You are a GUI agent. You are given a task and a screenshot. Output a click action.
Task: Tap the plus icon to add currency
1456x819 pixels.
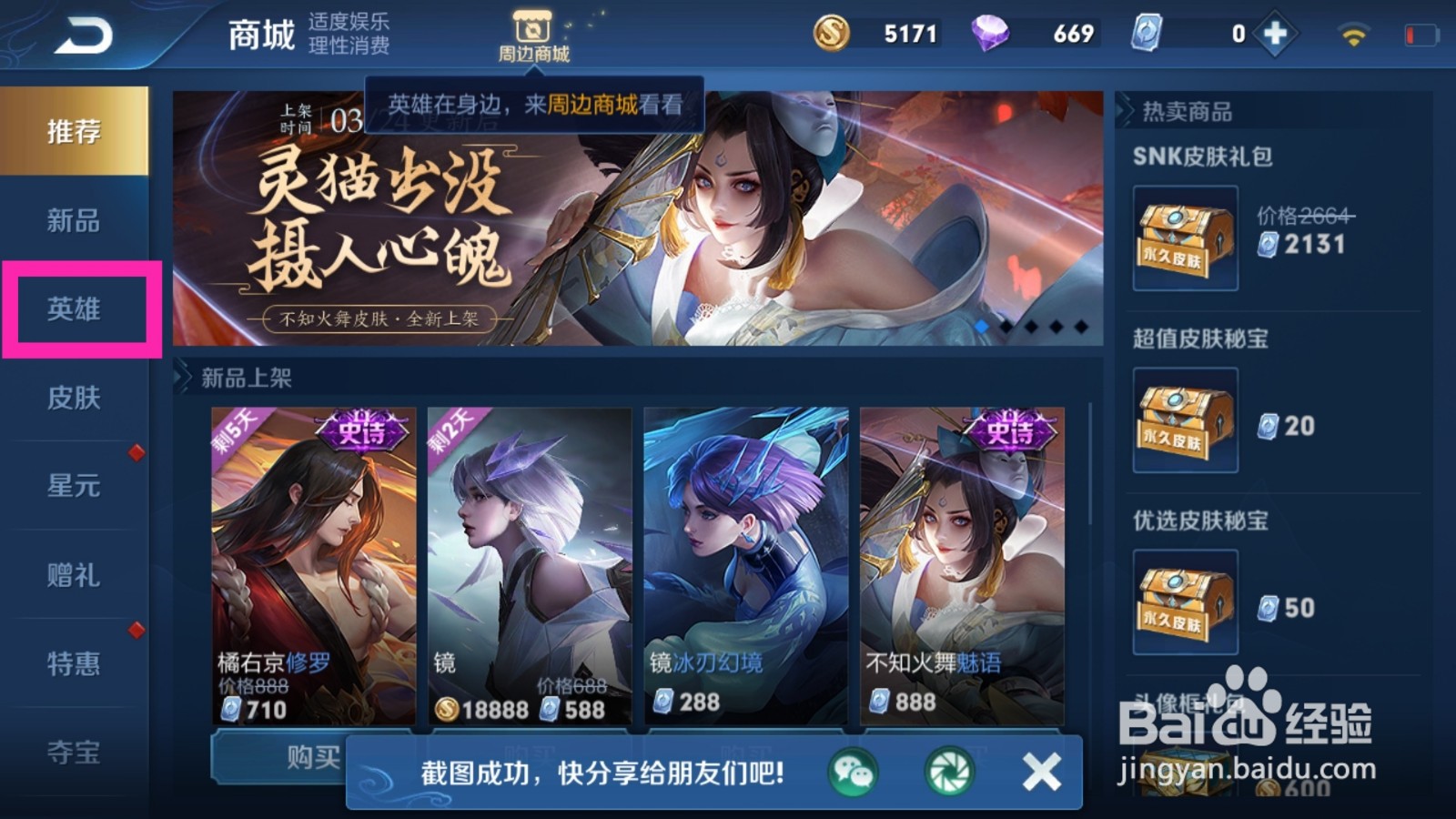click(1273, 31)
